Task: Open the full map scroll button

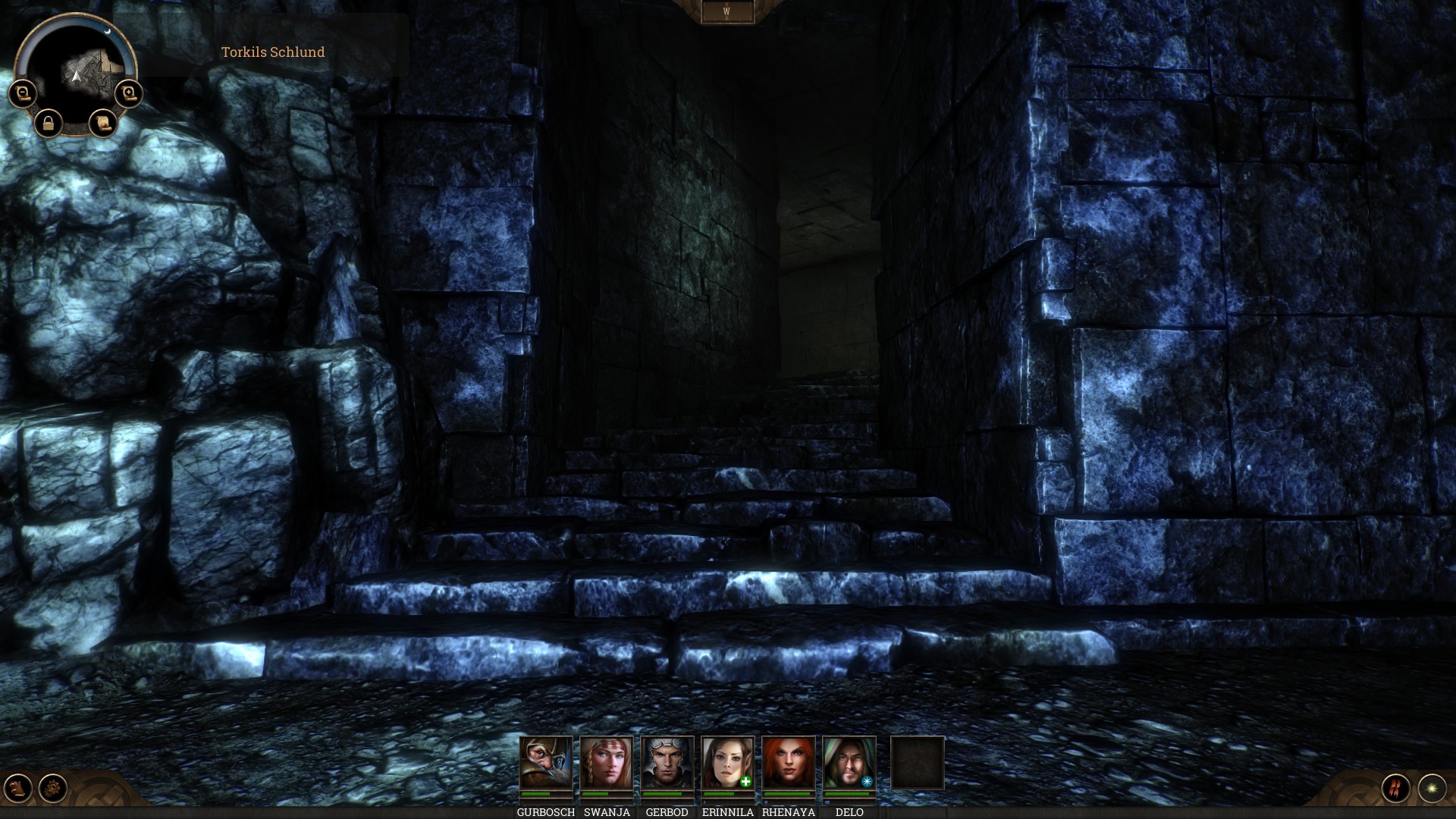Action: tap(102, 122)
